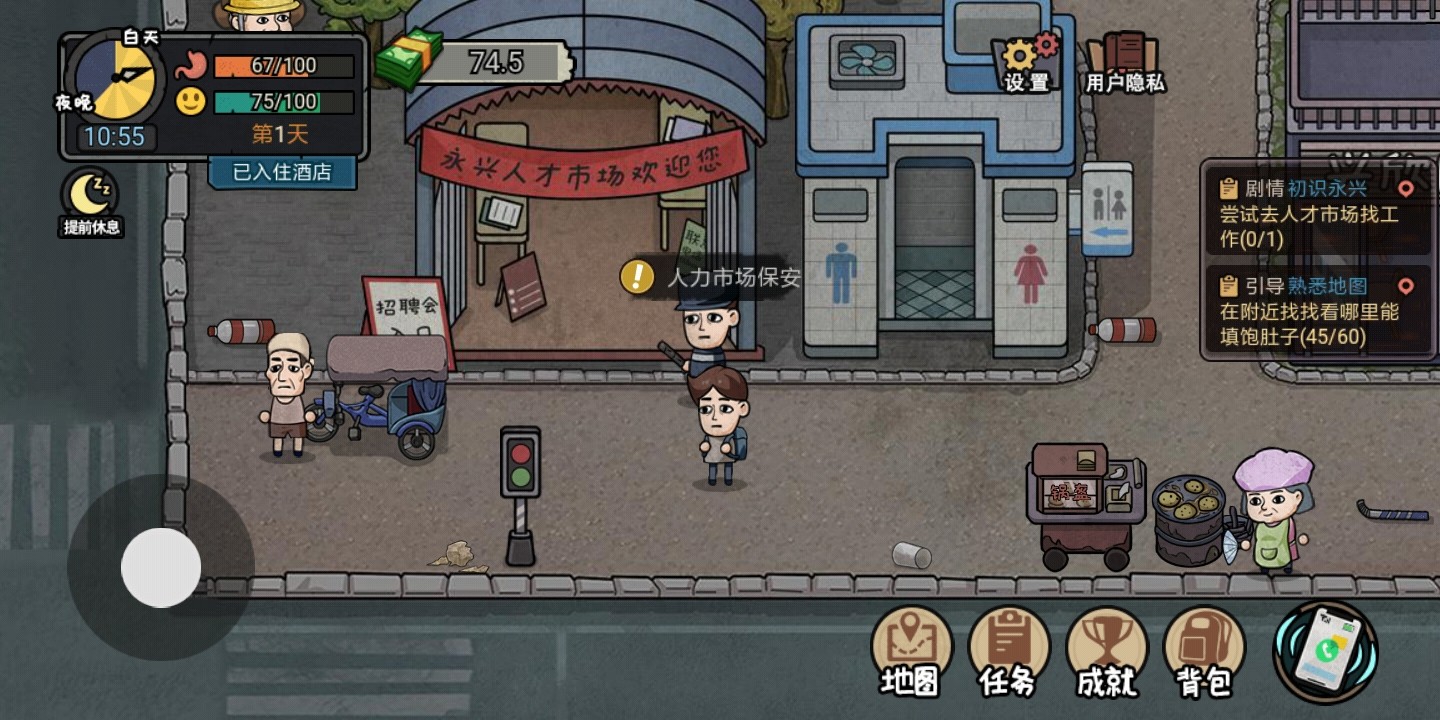Tap the 已入住酒店 hotel status label

click(282, 172)
